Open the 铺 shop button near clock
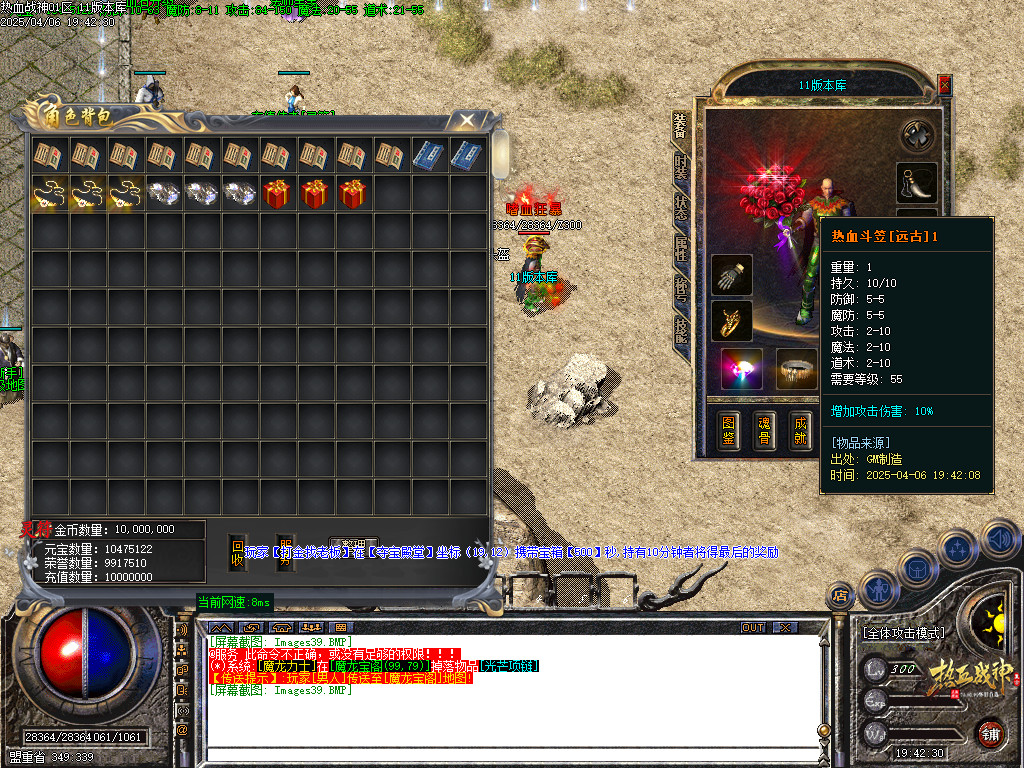 point(990,733)
